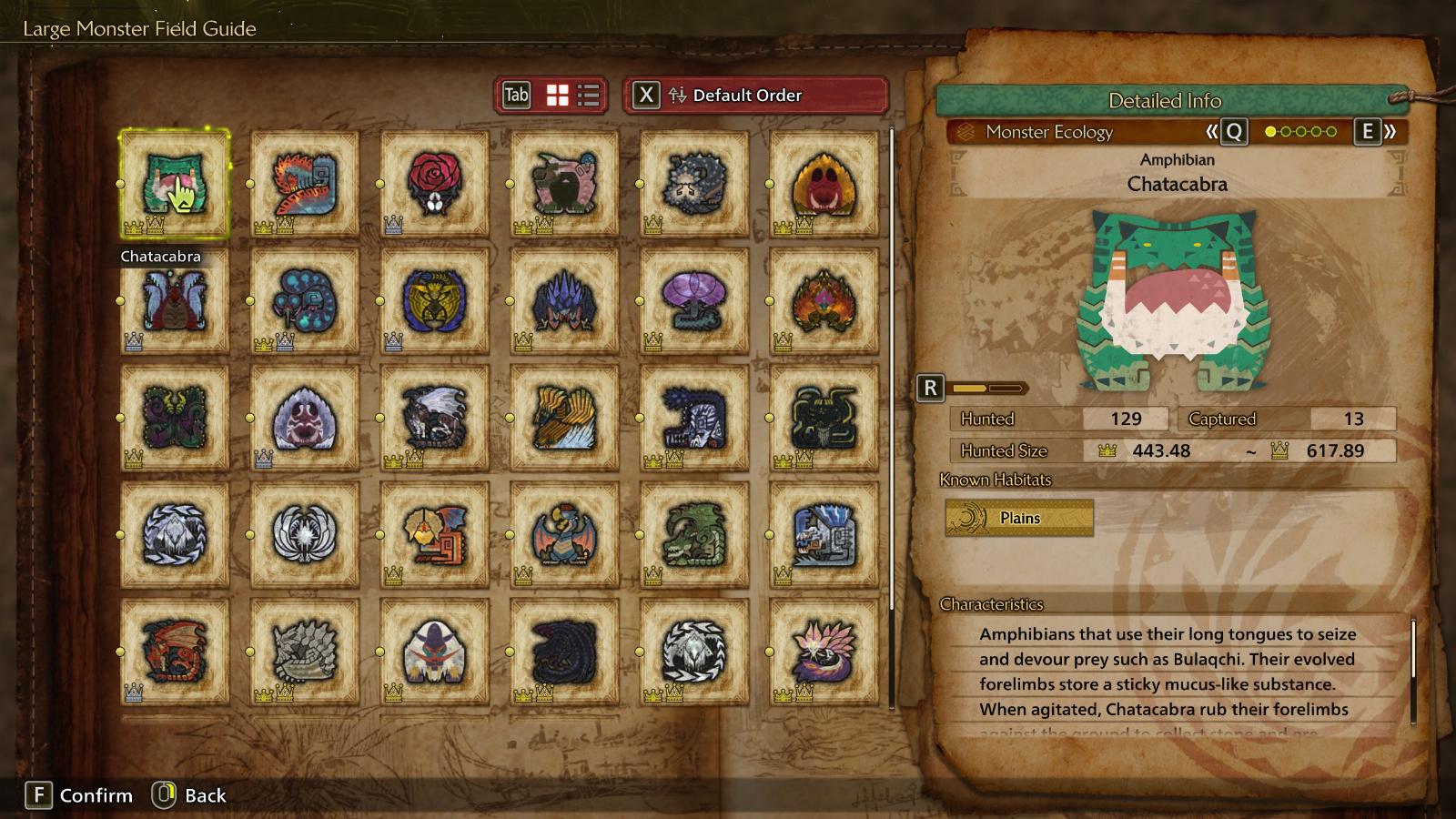The image size is (1456, 819).
Task: Select the Doshaguma tile with yellow mane
Action: pyautogui.click(x=824, y=184)
